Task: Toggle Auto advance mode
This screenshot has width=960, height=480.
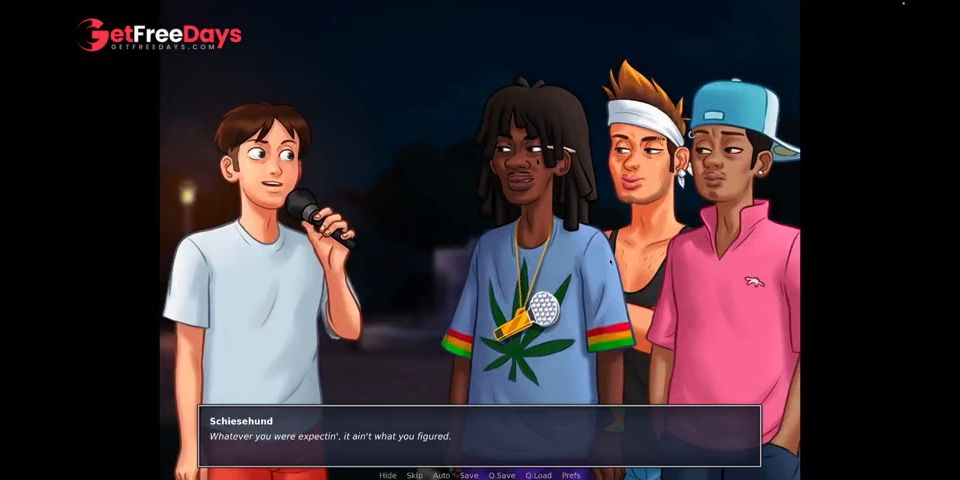Action: [441, 475]
